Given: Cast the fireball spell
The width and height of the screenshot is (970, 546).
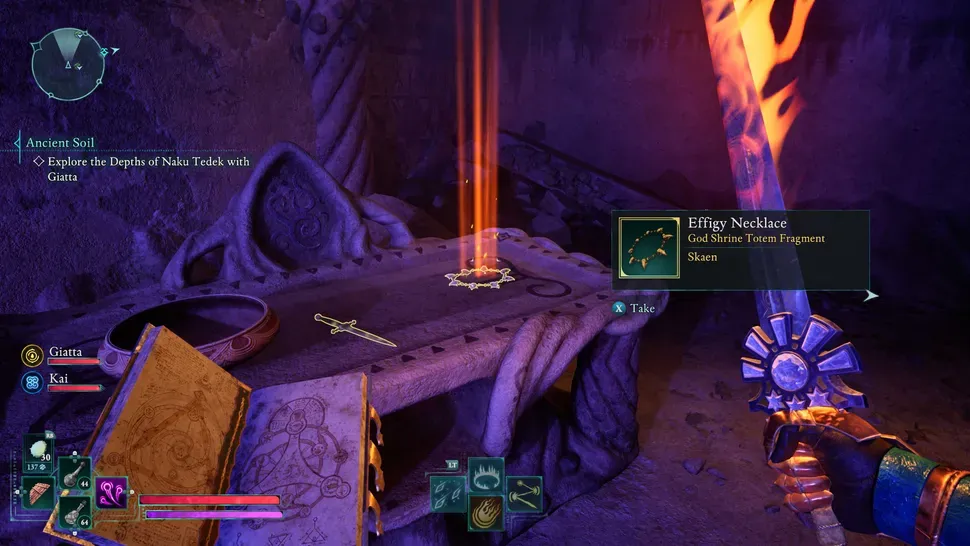Looking at the screenshot, I should point(486,512).
